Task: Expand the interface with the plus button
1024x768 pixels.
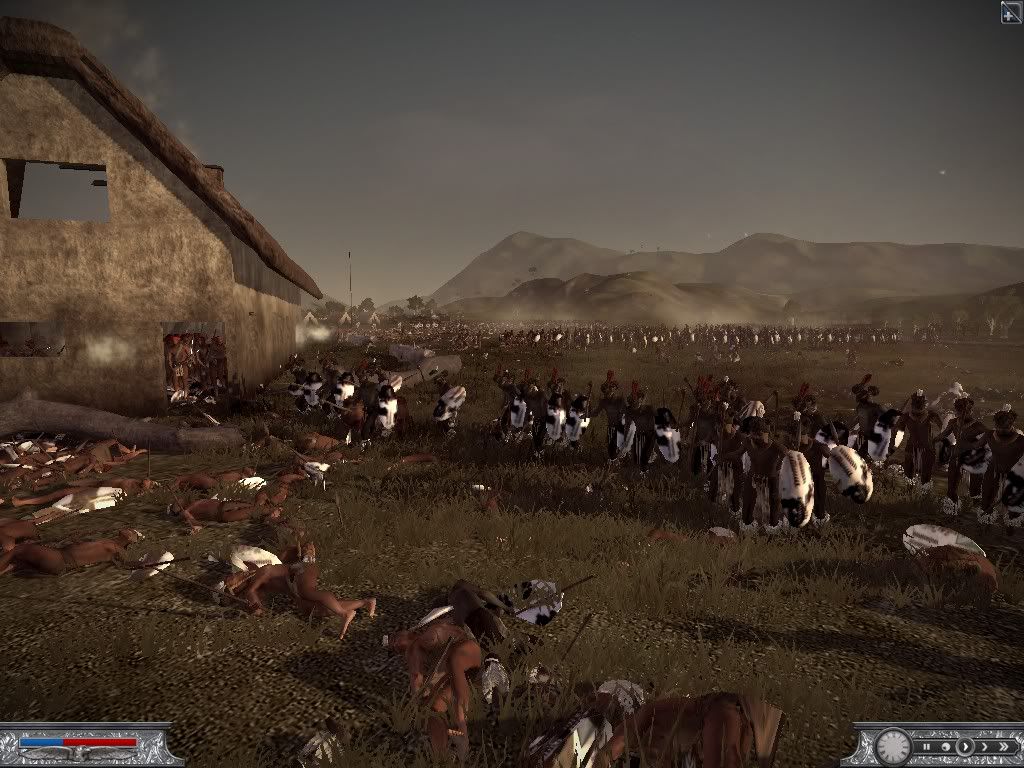Action: coord(1011,11)
